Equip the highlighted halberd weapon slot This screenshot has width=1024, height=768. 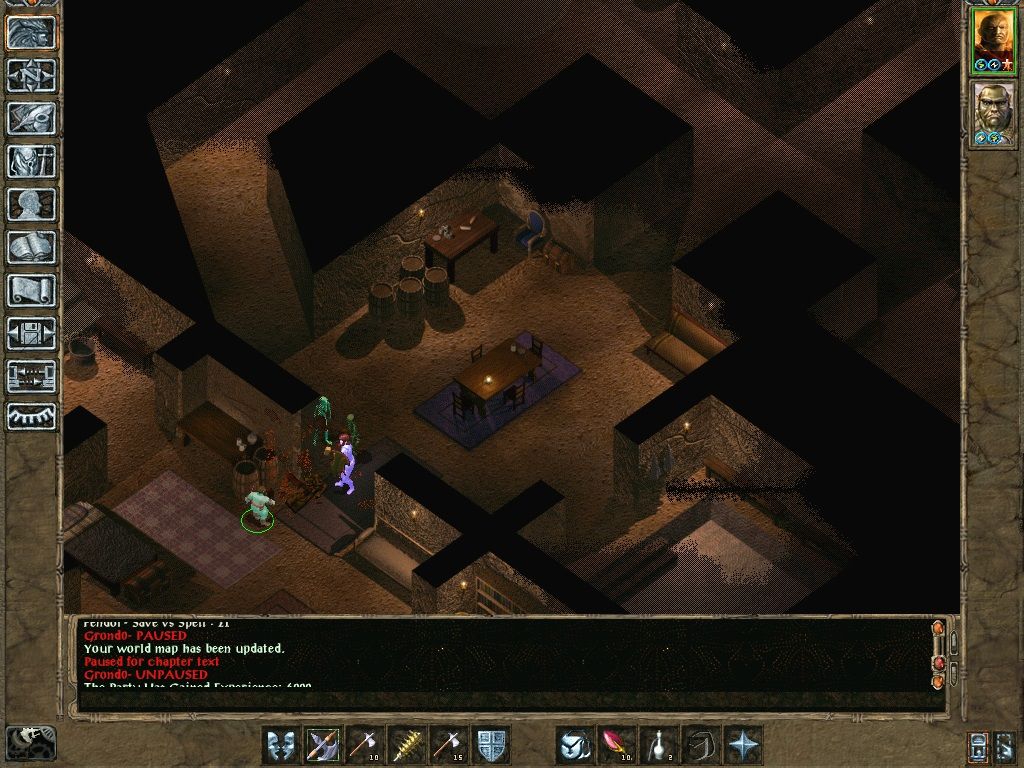tap(323, 745)
